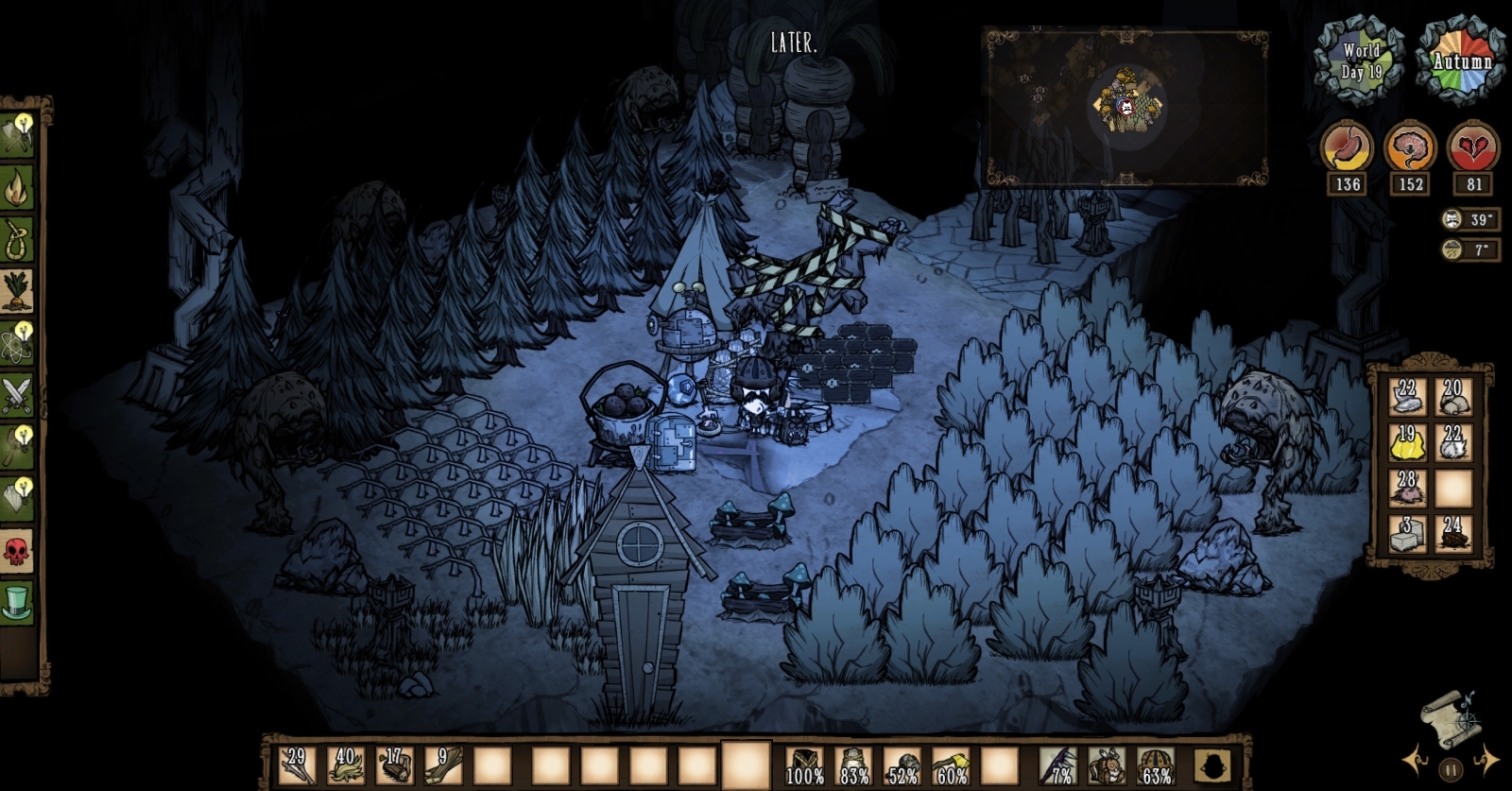Screen dimensions: 1512x791
Task: Select the golden axe at 60%
Action: pyautogui.click(x=951, y=764)
